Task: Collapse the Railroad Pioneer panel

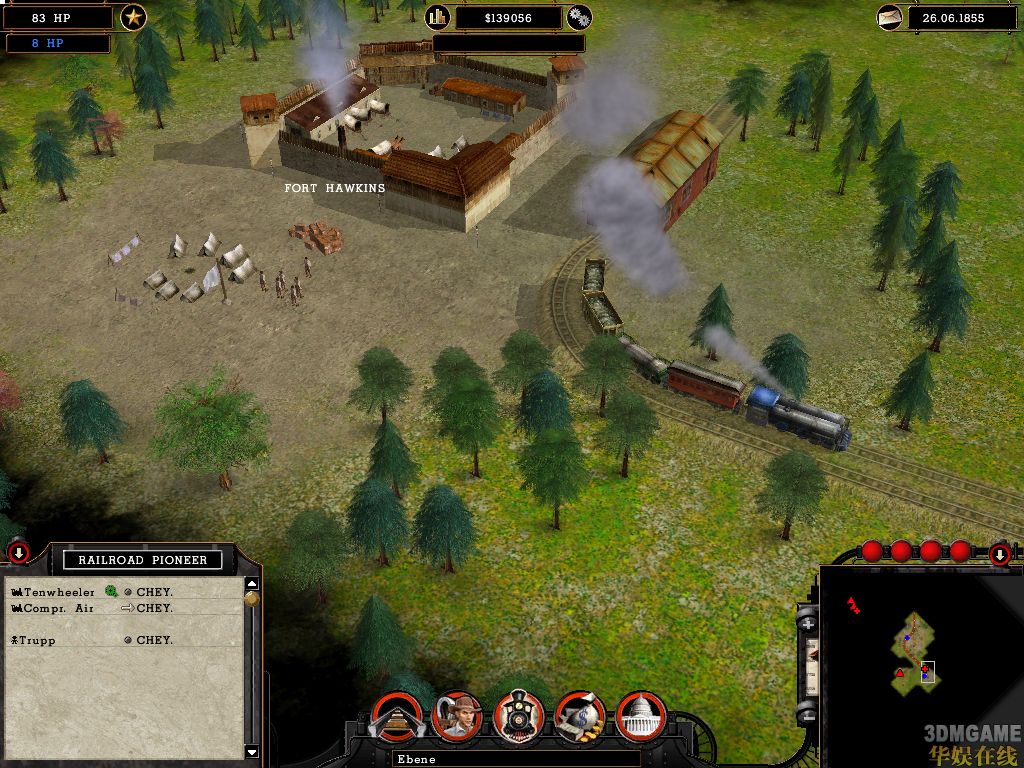Action: point(18,553)
